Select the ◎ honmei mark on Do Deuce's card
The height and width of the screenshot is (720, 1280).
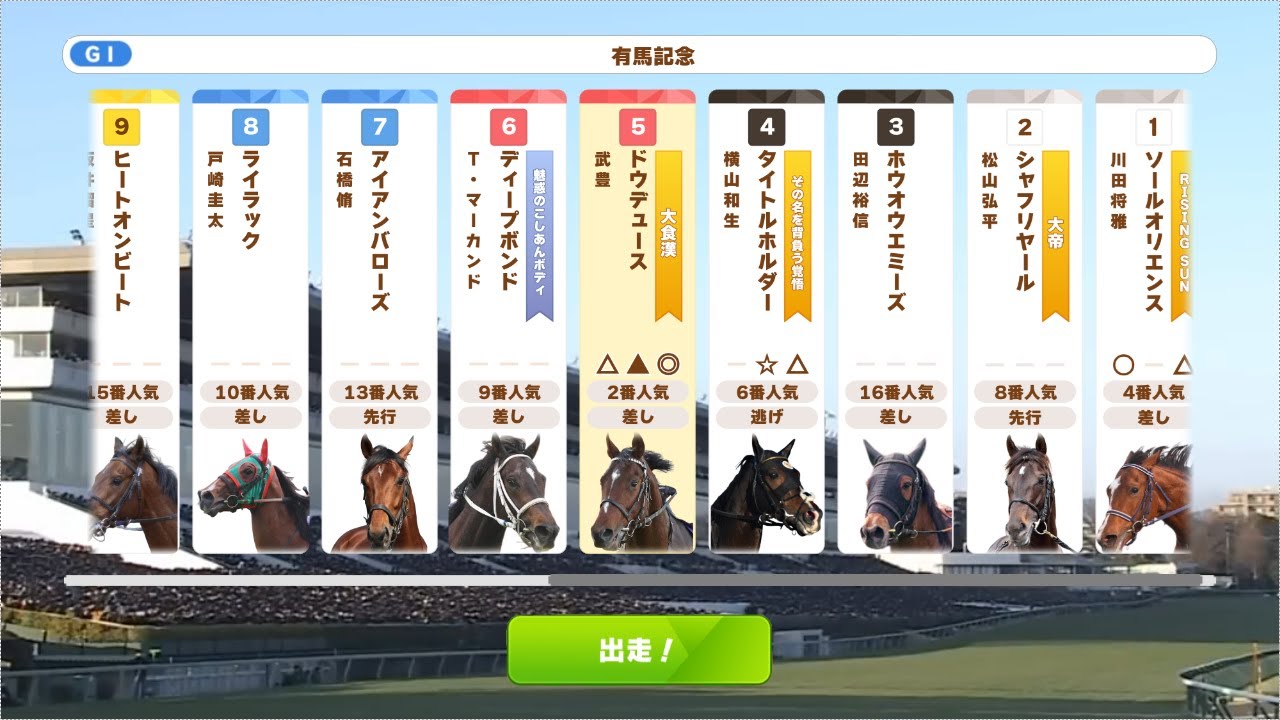click(x=670, y=363)
